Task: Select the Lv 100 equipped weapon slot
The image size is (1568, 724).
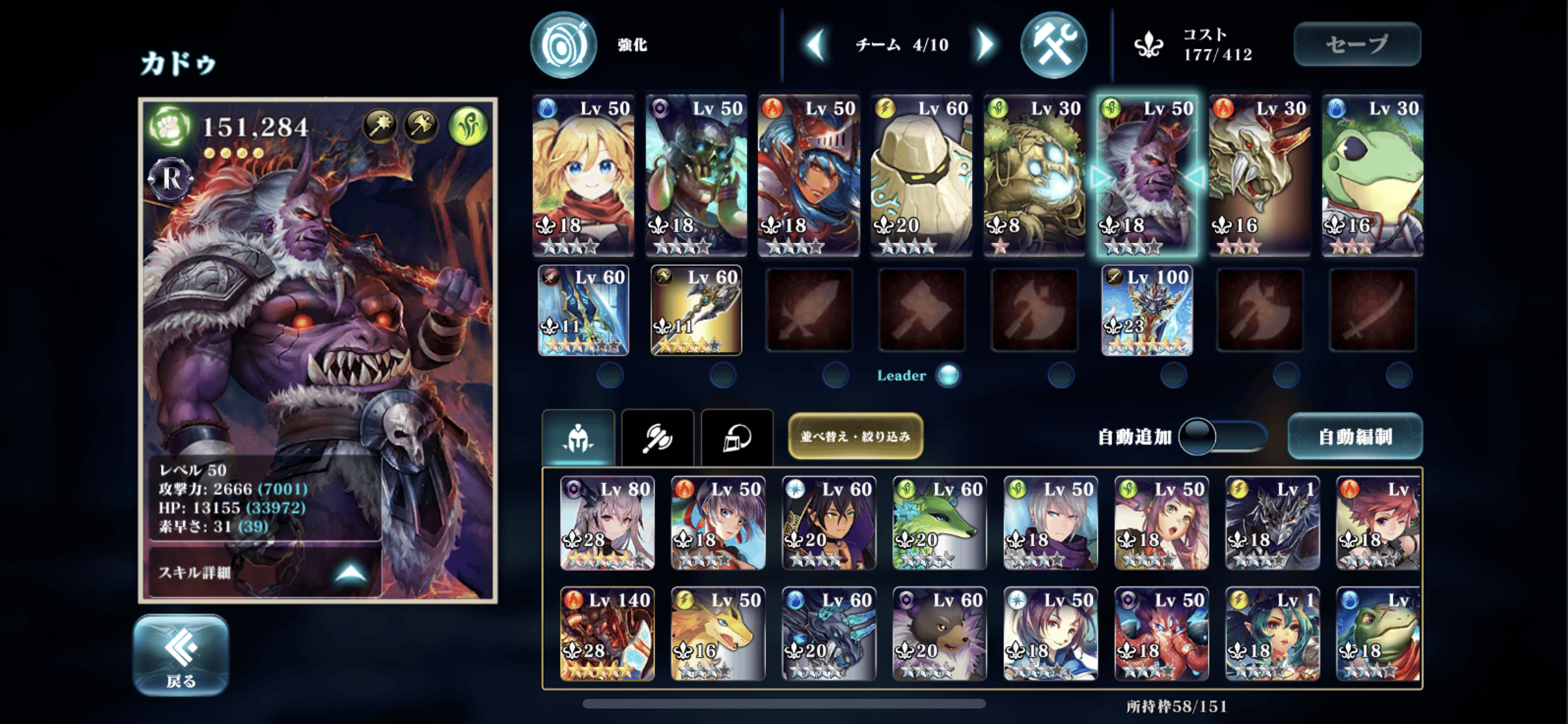Action: 1146,311
